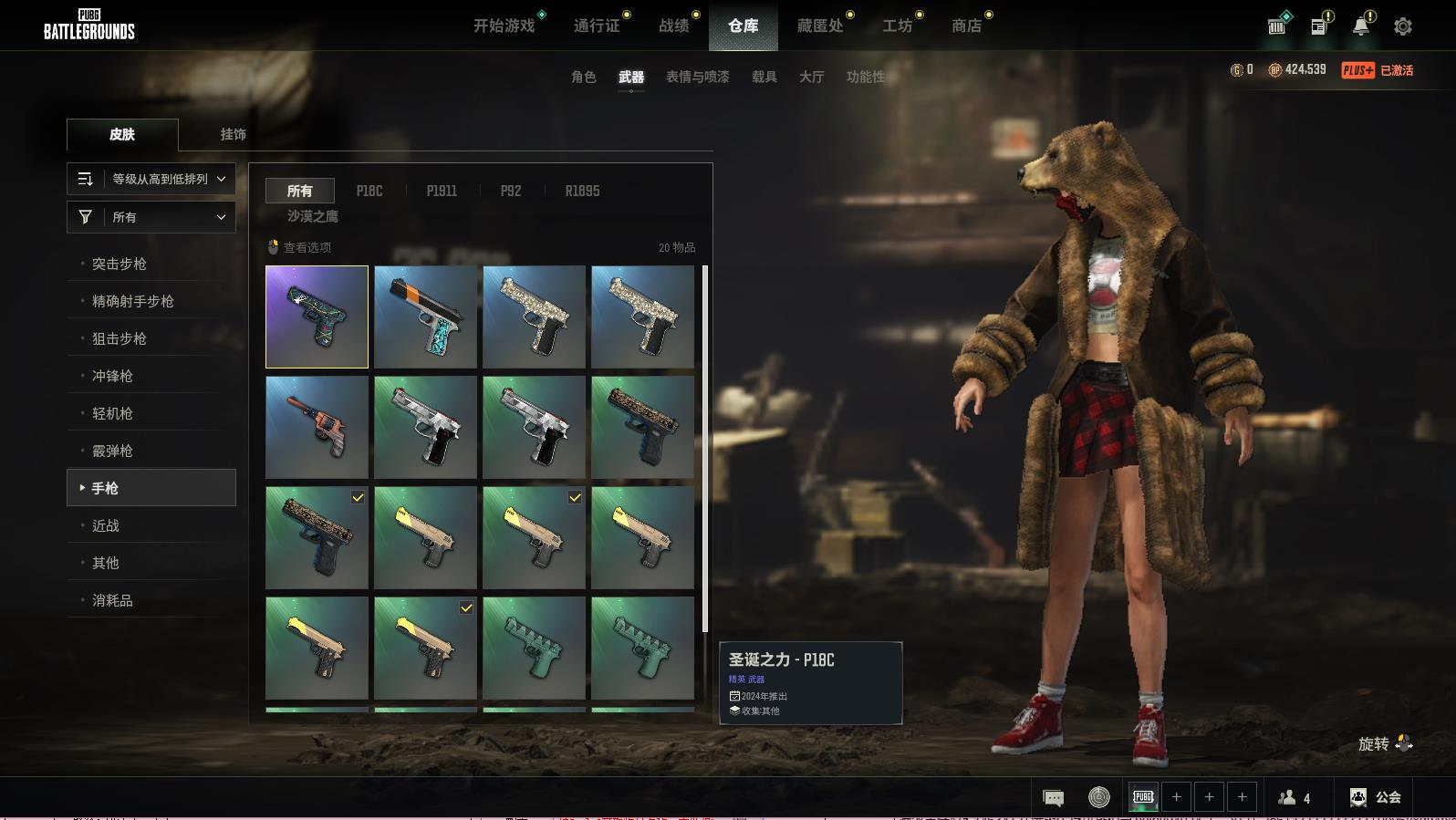Switch to the 挂饰 charms tab
This screenshot has width=1456, height=820.
(x=233, y=134)
